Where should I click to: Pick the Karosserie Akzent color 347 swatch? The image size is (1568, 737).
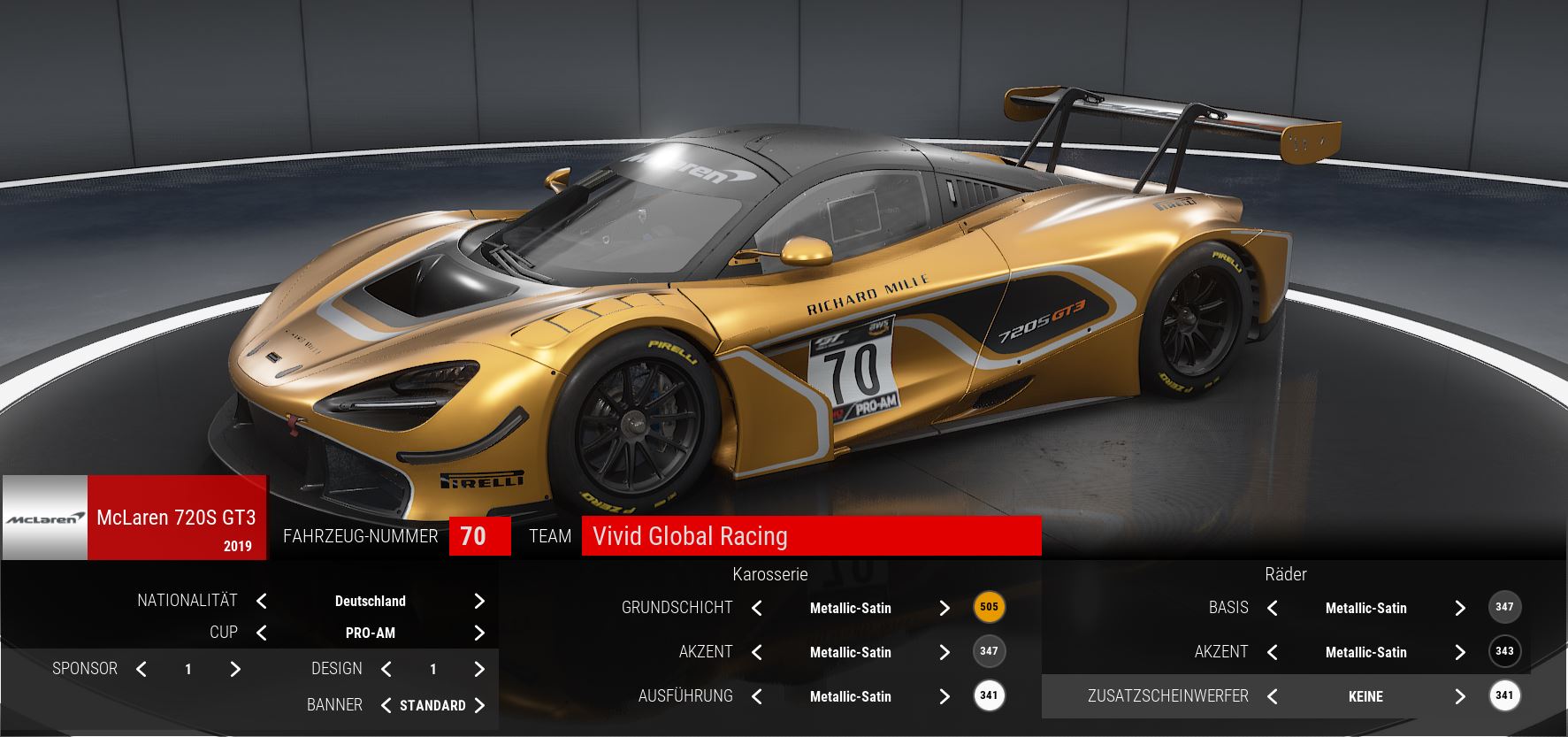(x=989, y=651)
